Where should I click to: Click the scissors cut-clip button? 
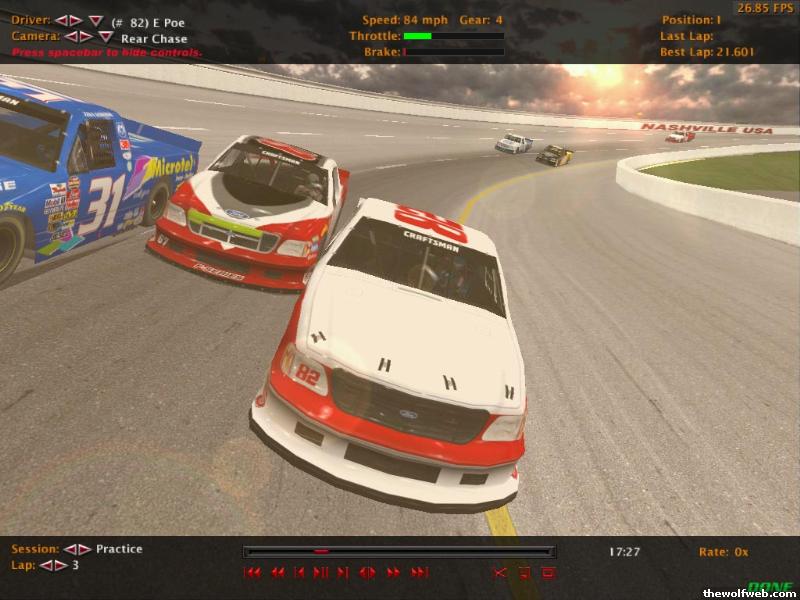pyautogui.click(x=500, y=573)
